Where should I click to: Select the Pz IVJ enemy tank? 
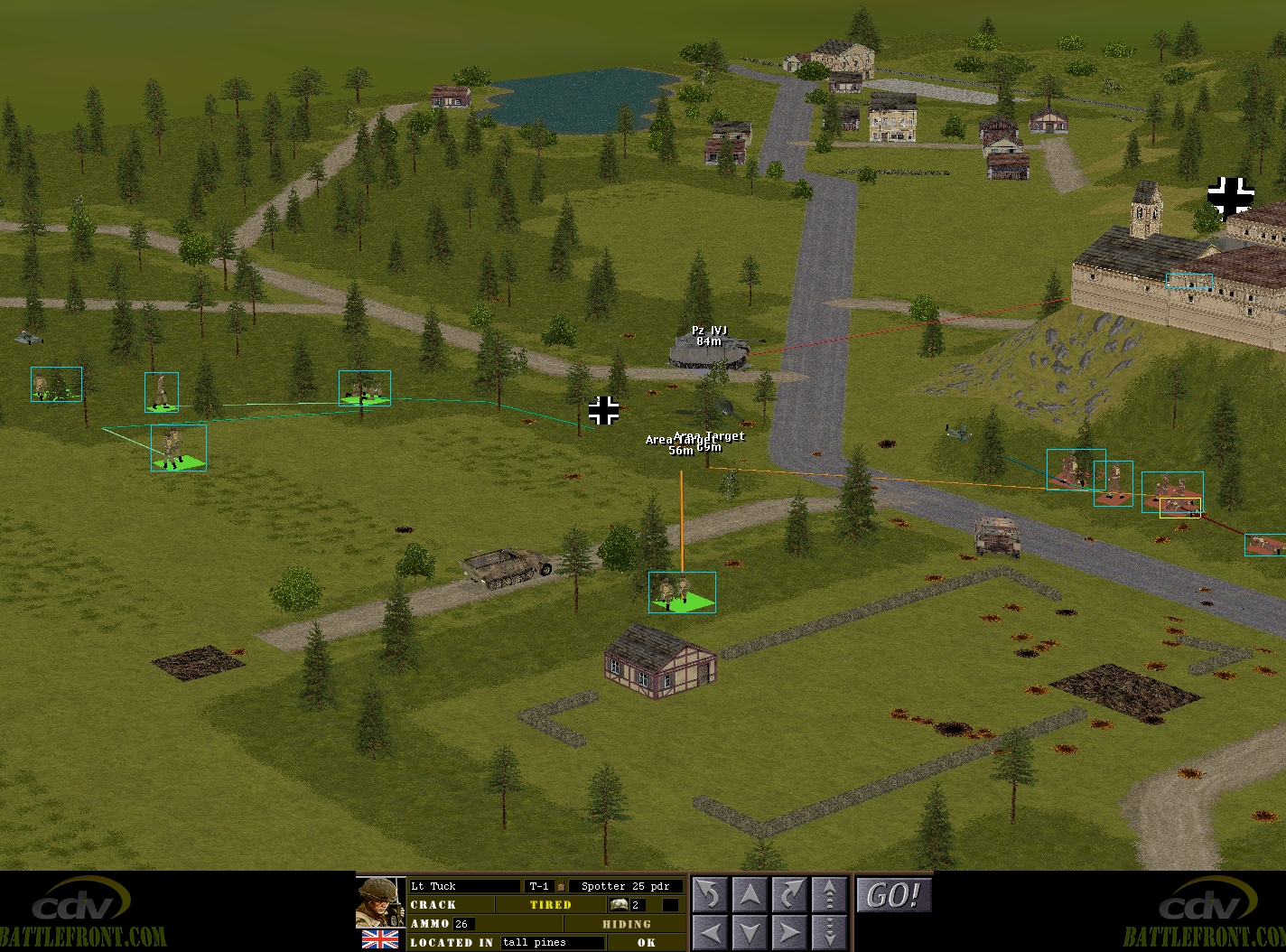pos(710,351)
